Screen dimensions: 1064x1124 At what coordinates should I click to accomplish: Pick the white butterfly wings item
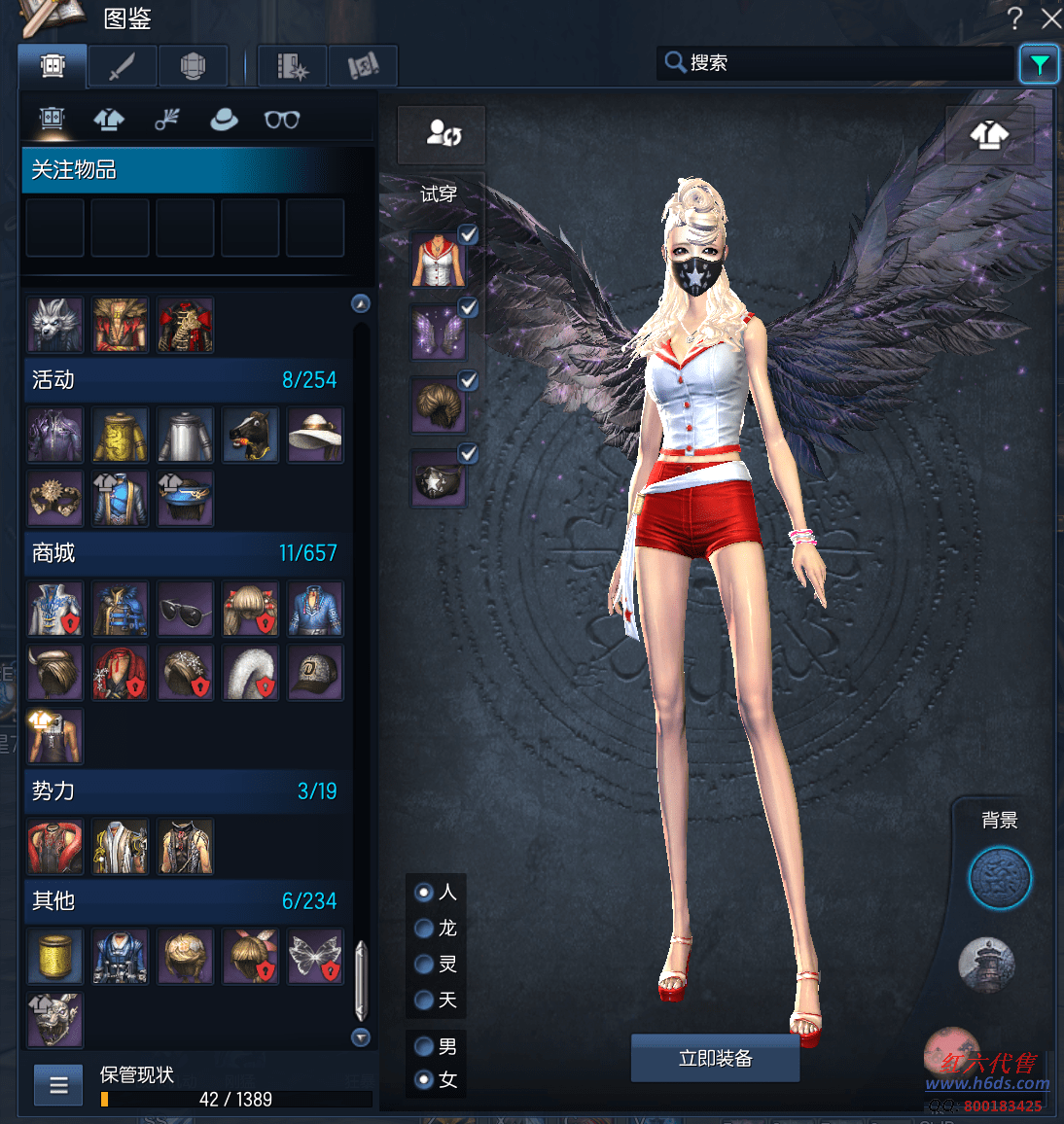click(315, 956)
